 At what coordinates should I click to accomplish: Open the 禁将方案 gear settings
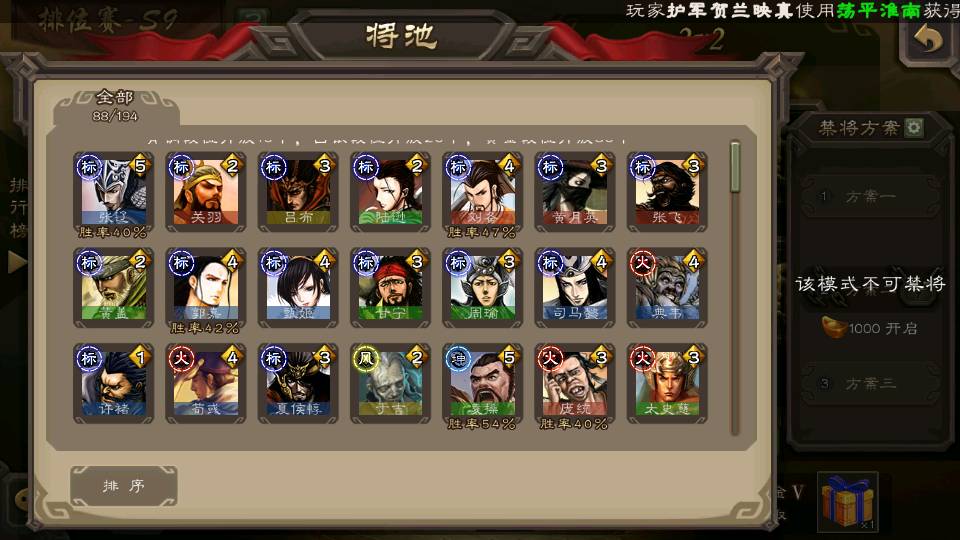[913, 128]
